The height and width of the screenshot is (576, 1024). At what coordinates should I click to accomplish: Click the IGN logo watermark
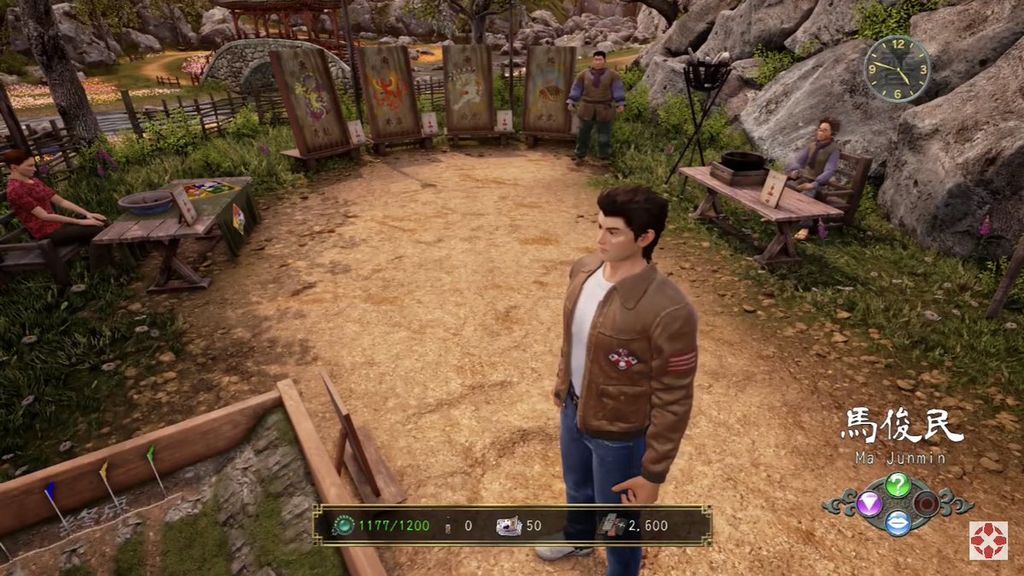point(987,540)
